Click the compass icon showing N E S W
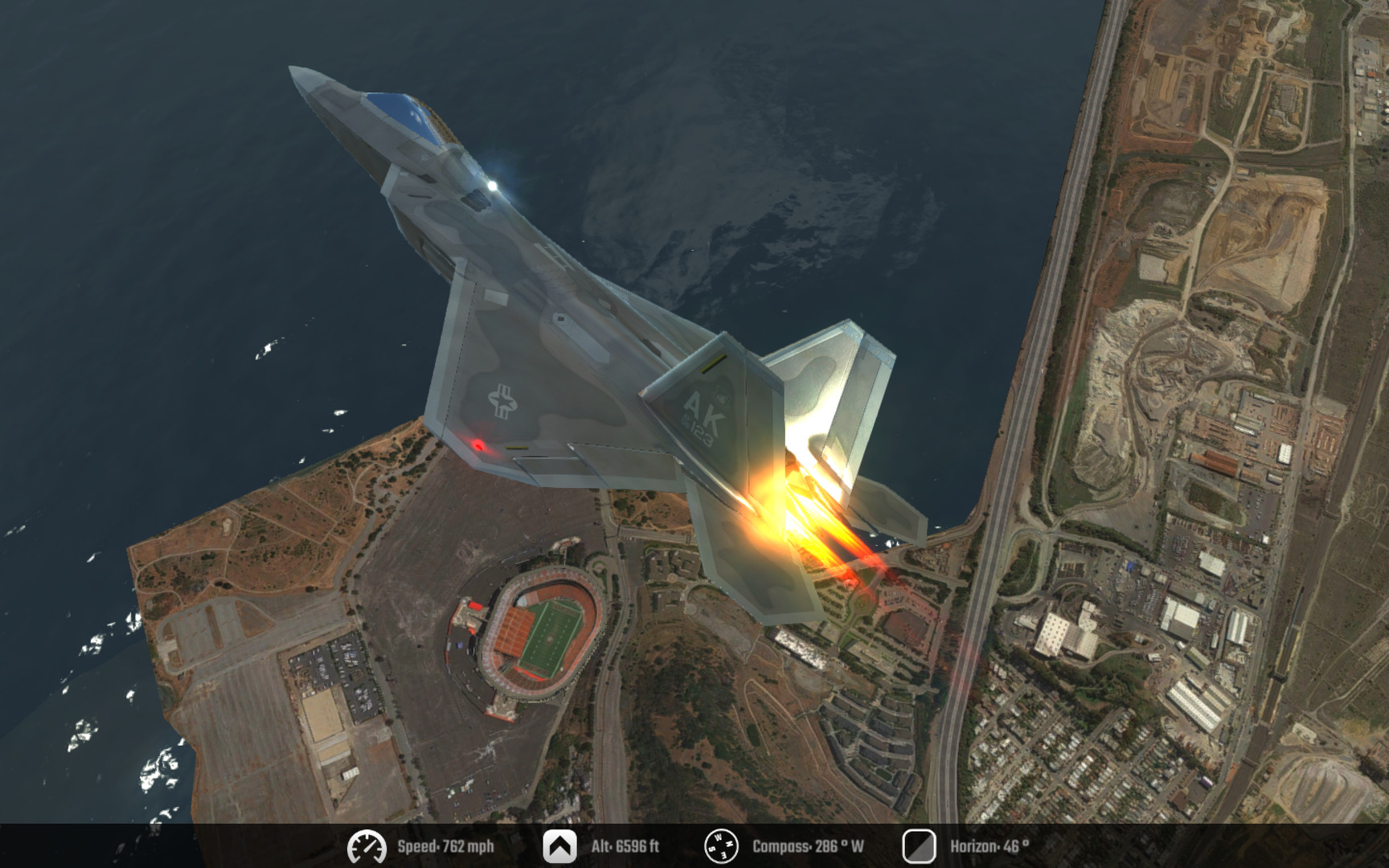 (x=721, y=845)
